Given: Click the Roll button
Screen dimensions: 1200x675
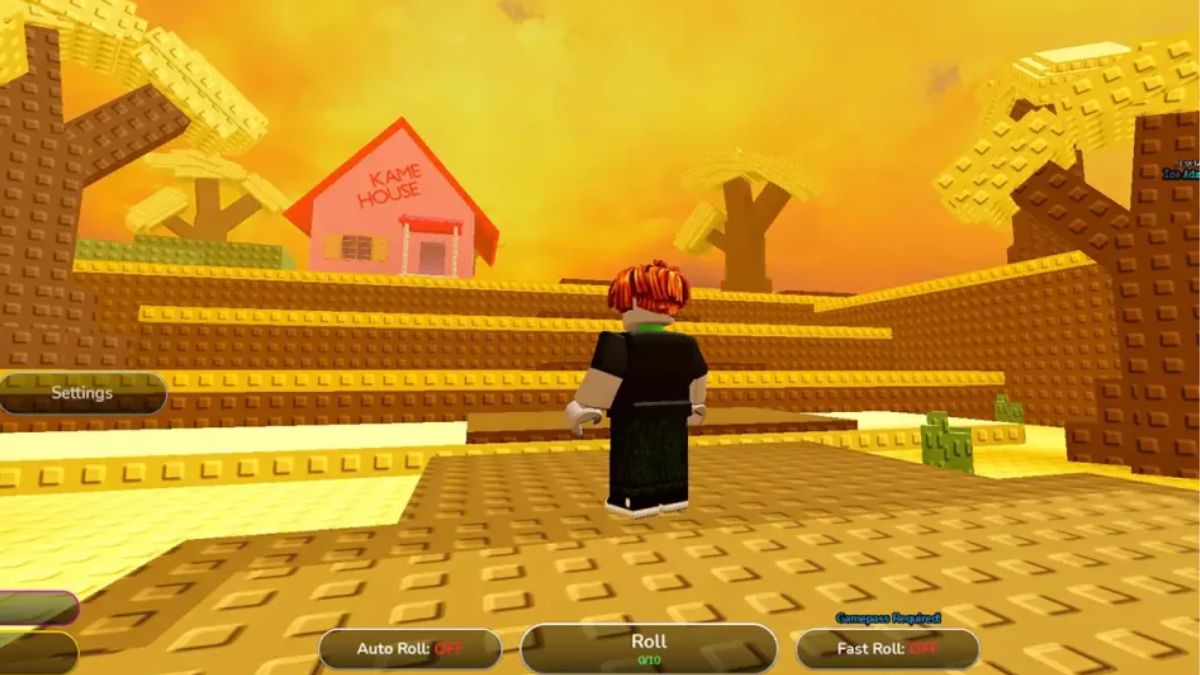Looking at the screenshot, I should point(648,647).
